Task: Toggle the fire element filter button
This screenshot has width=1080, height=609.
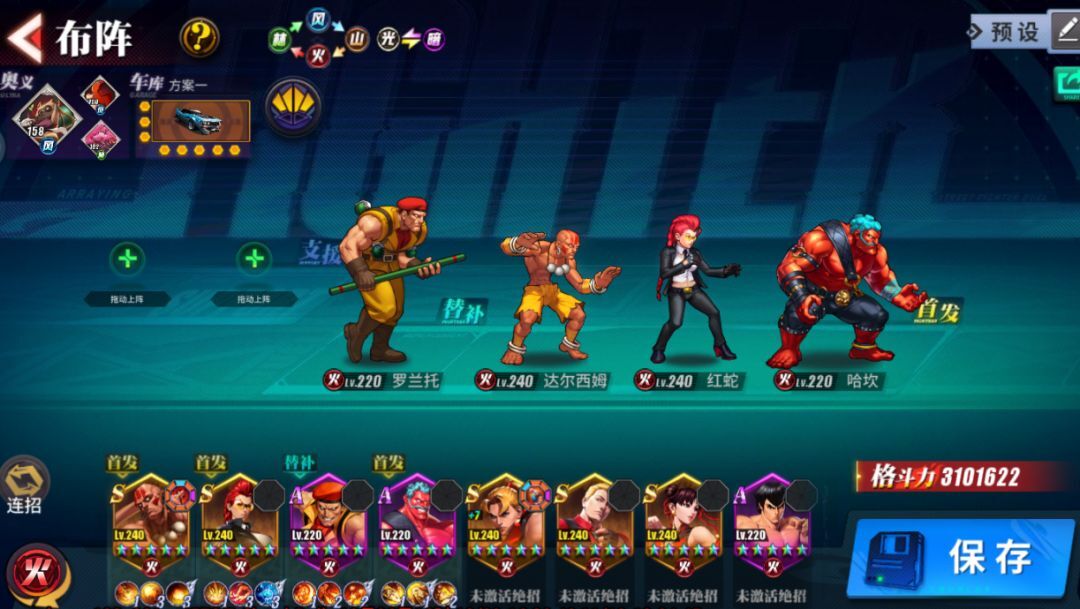Action: 37,573
